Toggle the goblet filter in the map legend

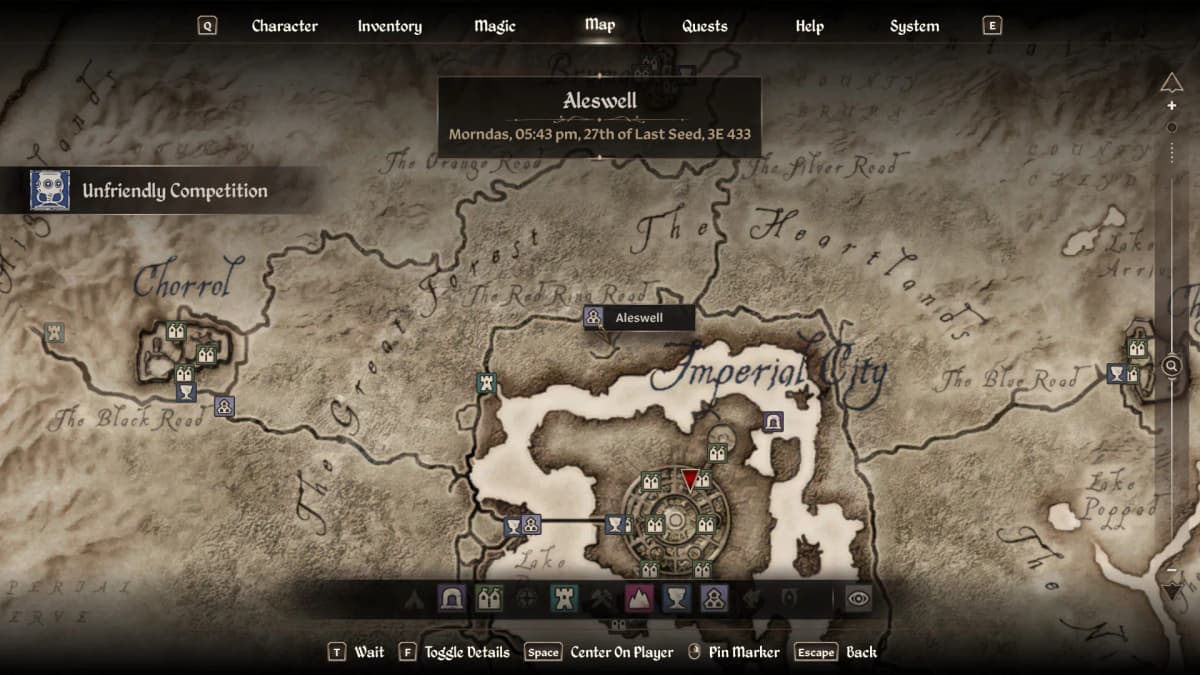coord(676,599)
